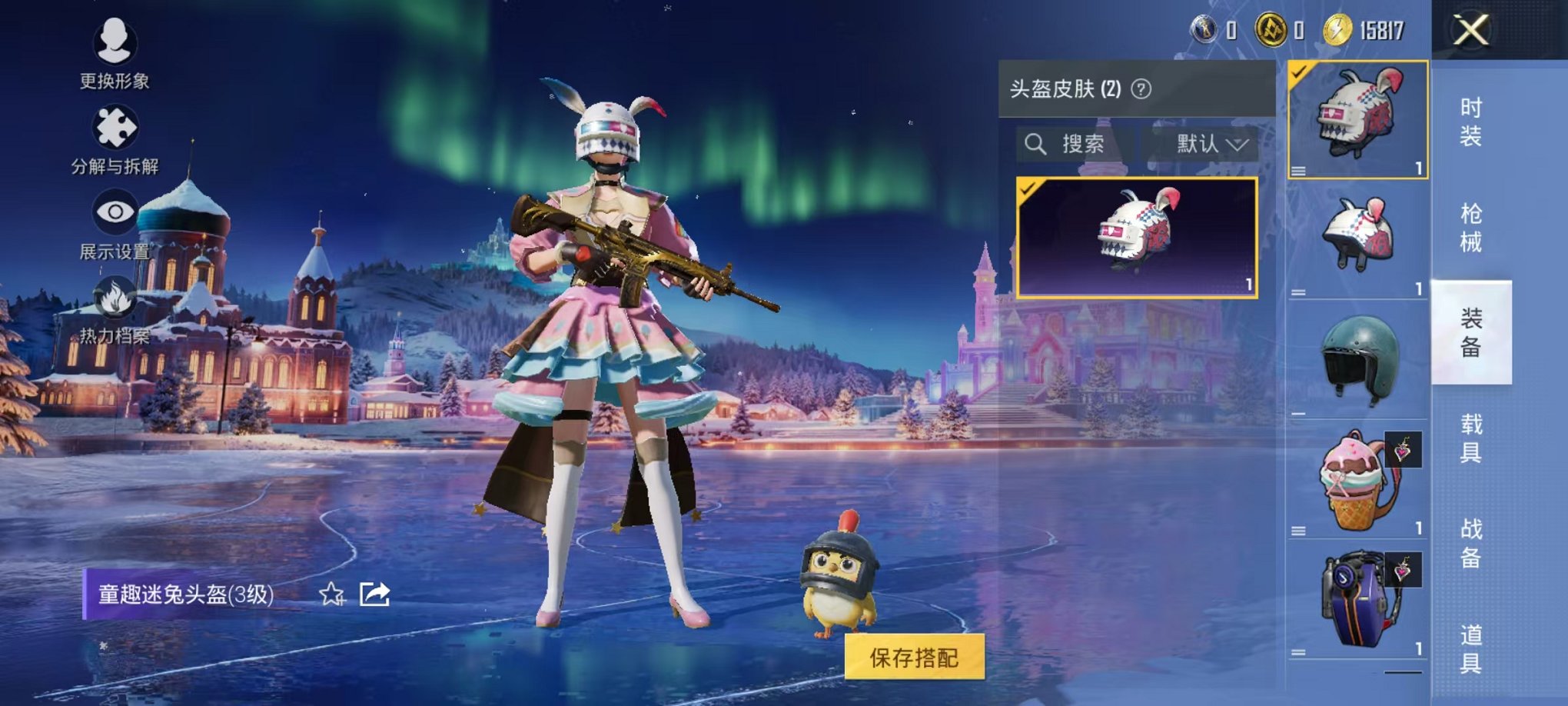Open the 头盔皮肤 help question mark
Screen dimensions: 1568x706
[1139, 88]
